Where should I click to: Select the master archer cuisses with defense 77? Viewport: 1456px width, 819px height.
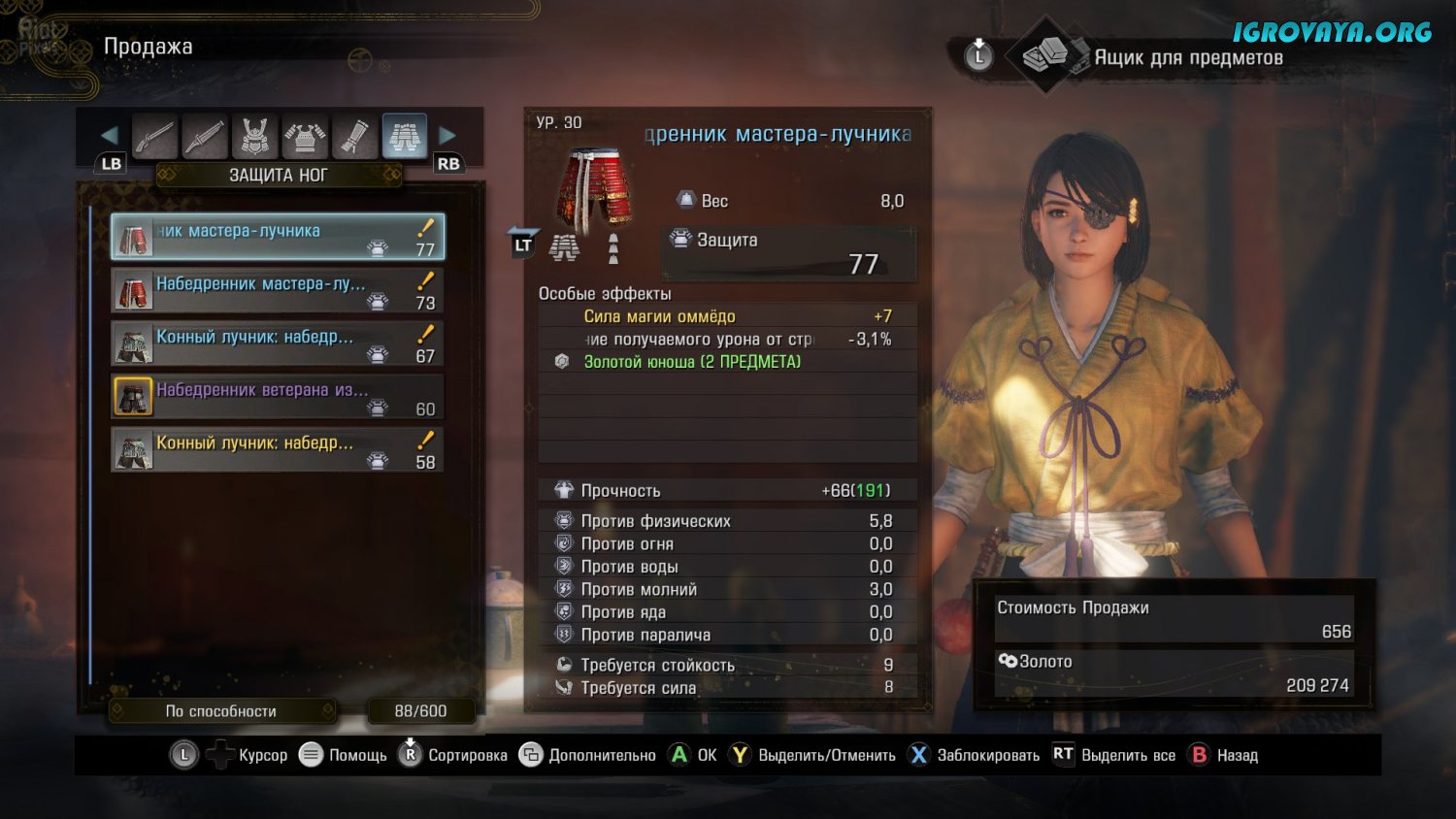(278, 237)
